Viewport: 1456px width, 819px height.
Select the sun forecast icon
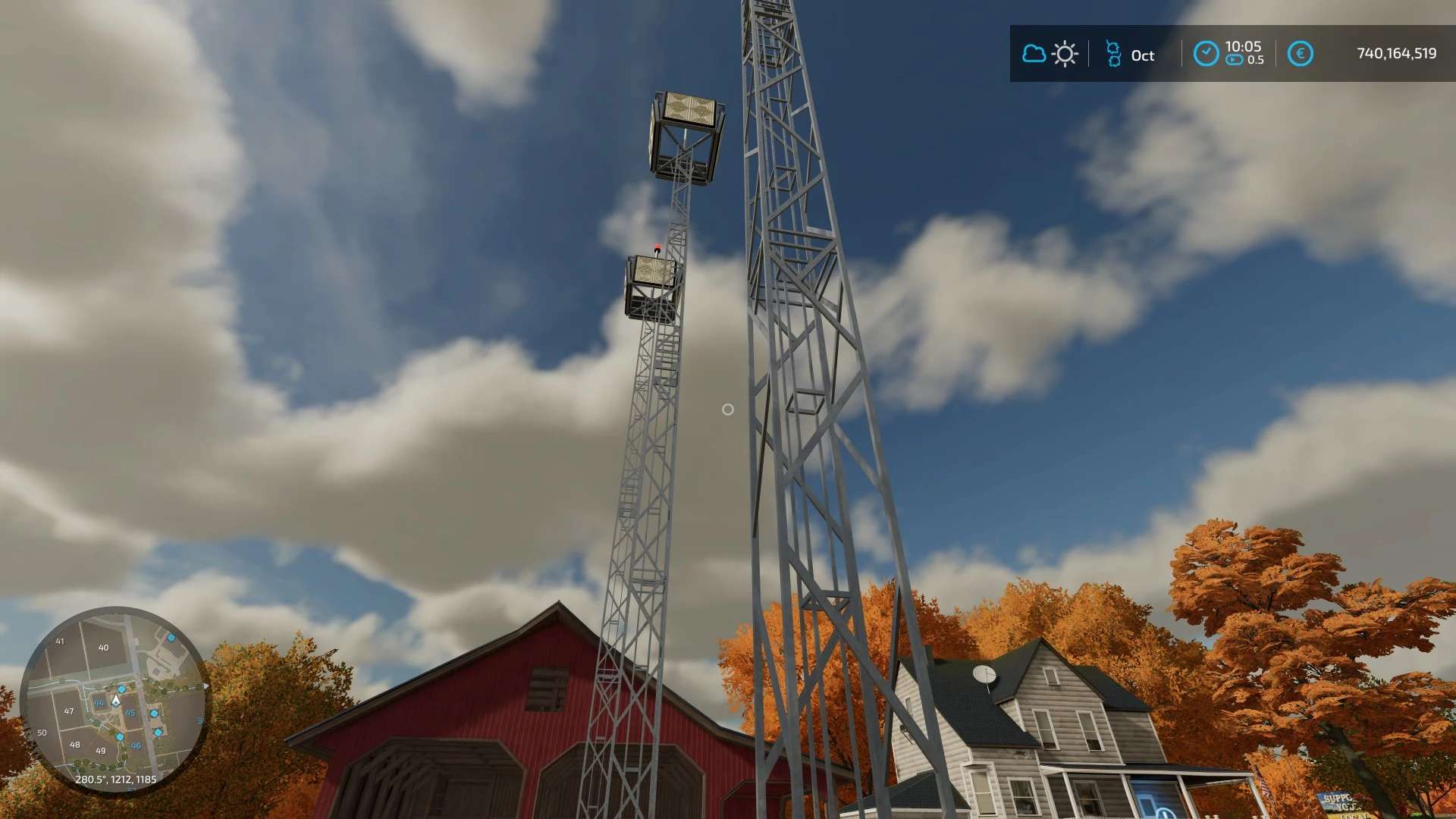click(1065, 54)
